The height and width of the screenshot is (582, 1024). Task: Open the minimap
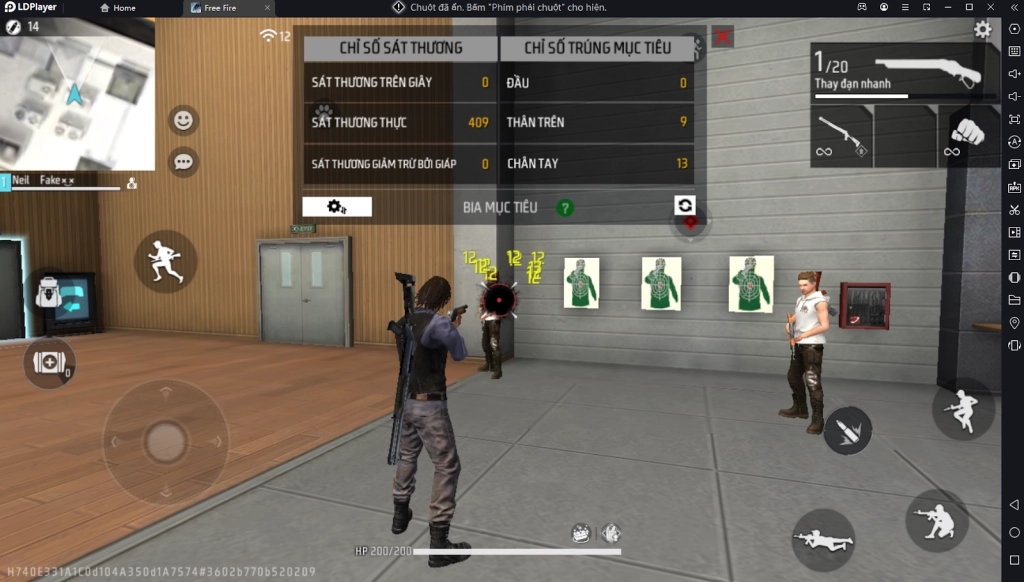[77, 94]
